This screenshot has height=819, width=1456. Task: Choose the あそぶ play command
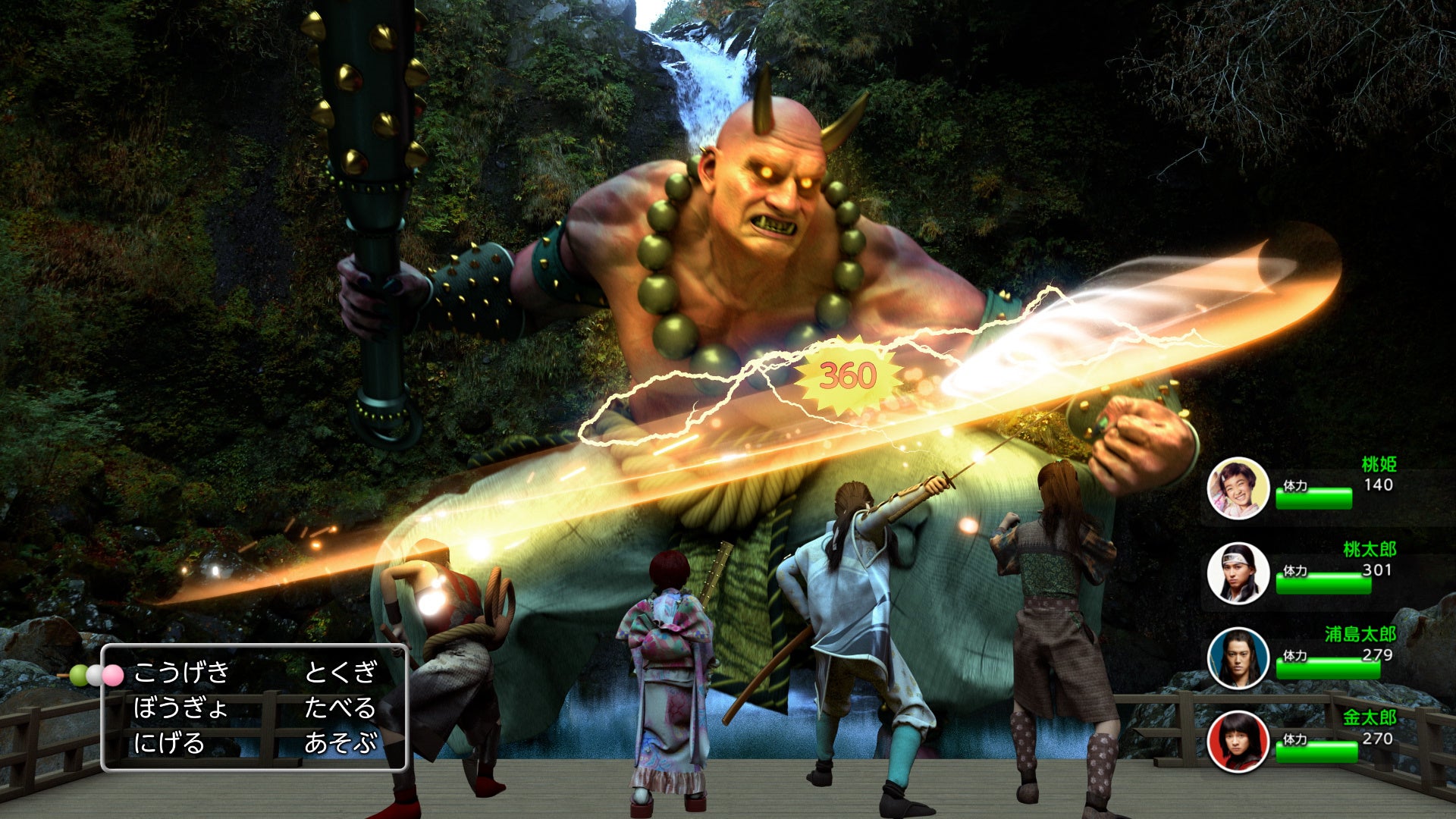(340, 742)
